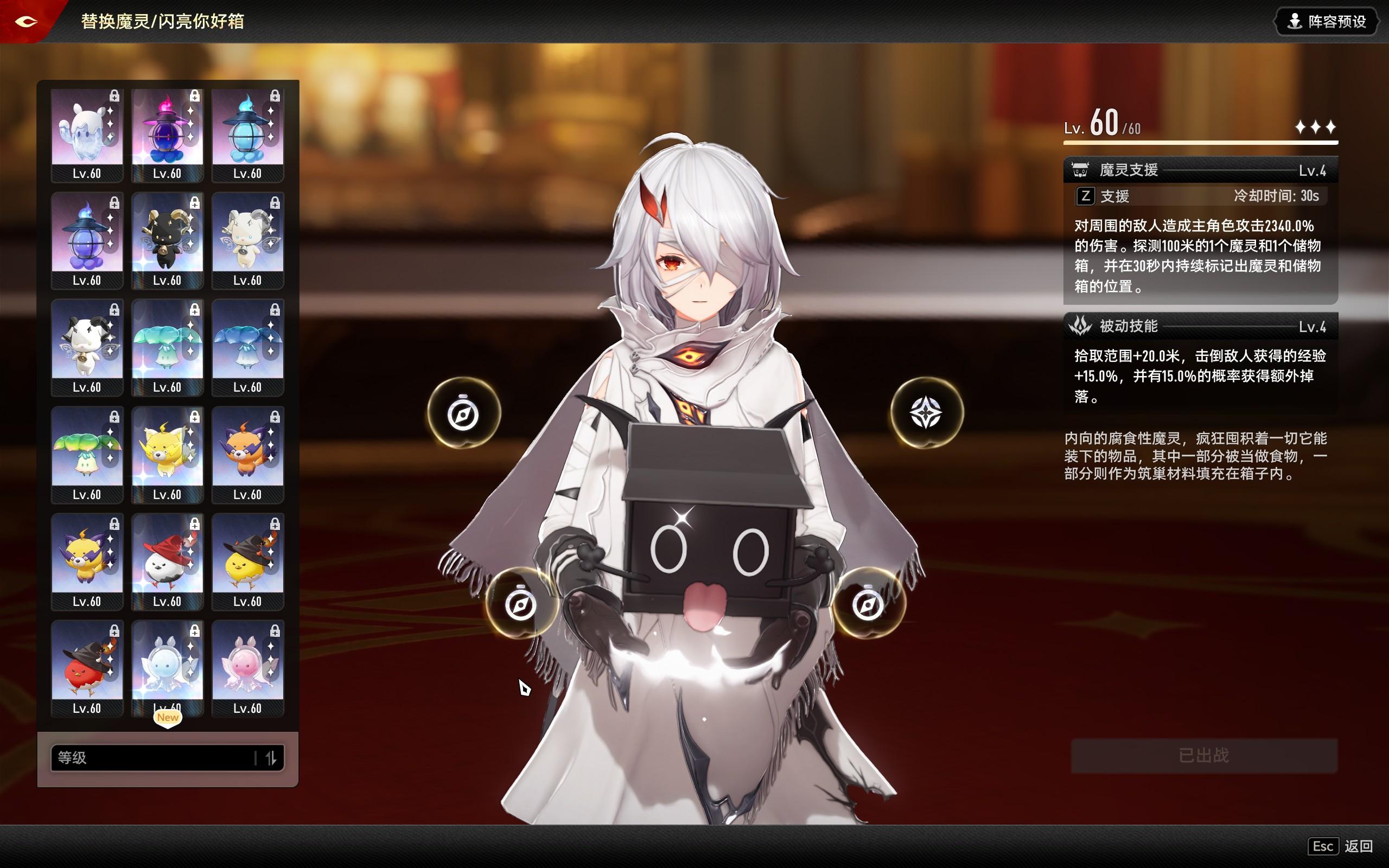Click the red back arrow button
This screenshot has height=868, width=1389.
(x=26, y=22)
